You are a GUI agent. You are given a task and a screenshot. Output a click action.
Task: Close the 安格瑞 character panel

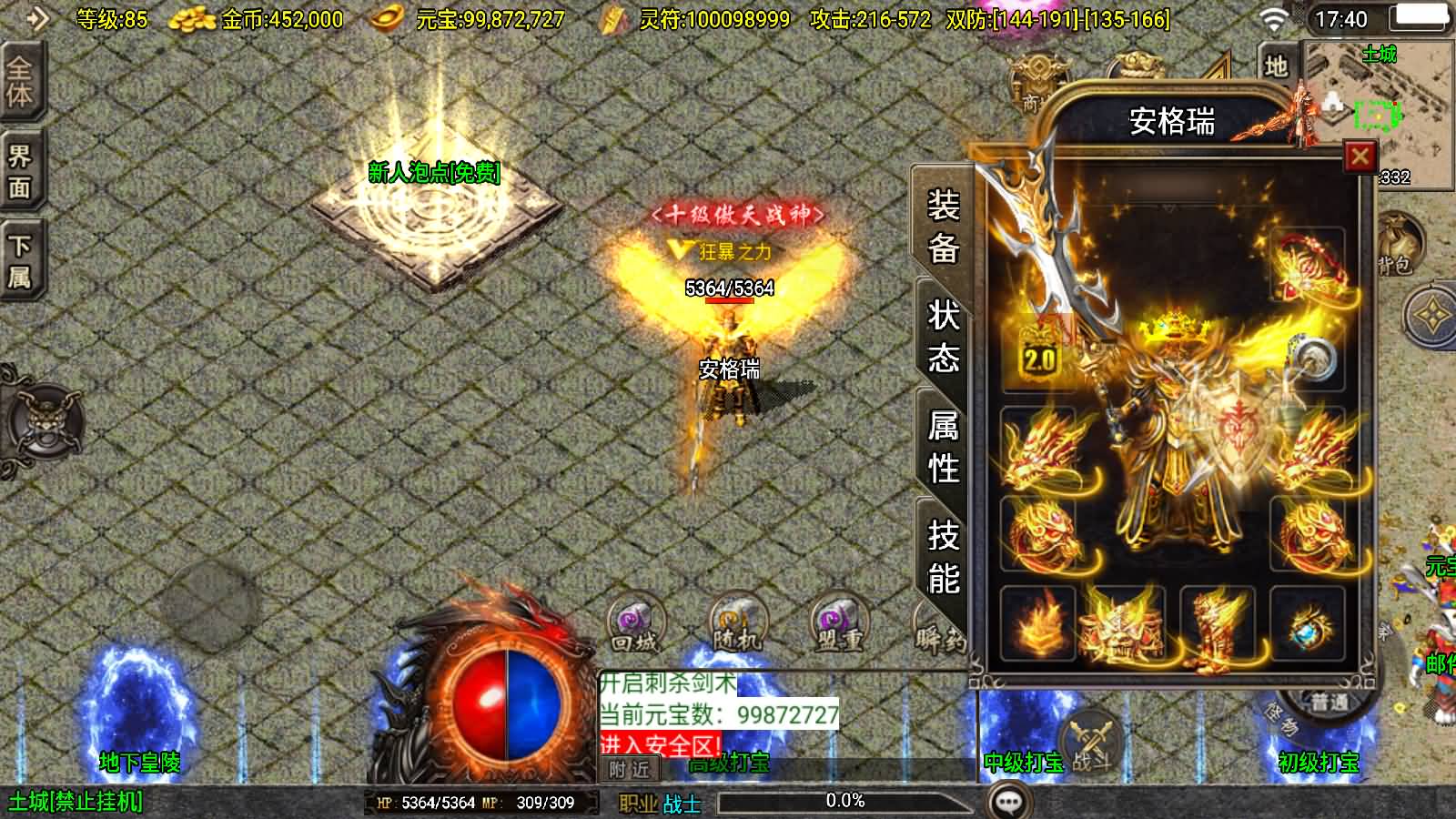[1360, 157]
